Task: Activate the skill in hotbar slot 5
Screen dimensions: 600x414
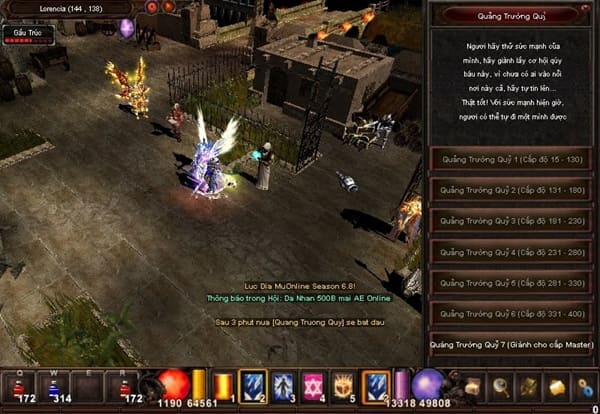Action: pyautogui.click(x=344, y=386)
